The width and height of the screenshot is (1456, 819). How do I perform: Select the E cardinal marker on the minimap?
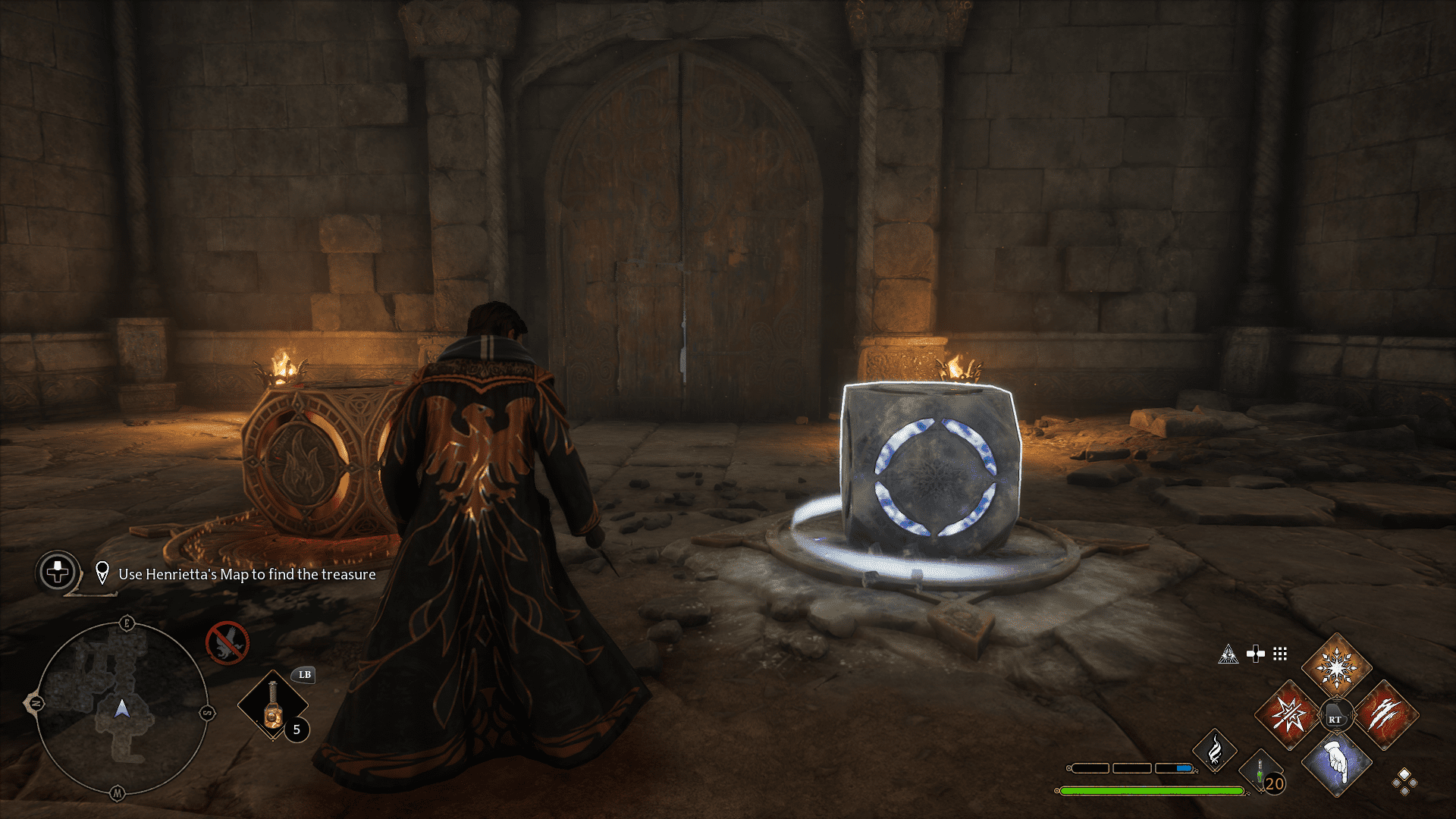coord(127,622)
